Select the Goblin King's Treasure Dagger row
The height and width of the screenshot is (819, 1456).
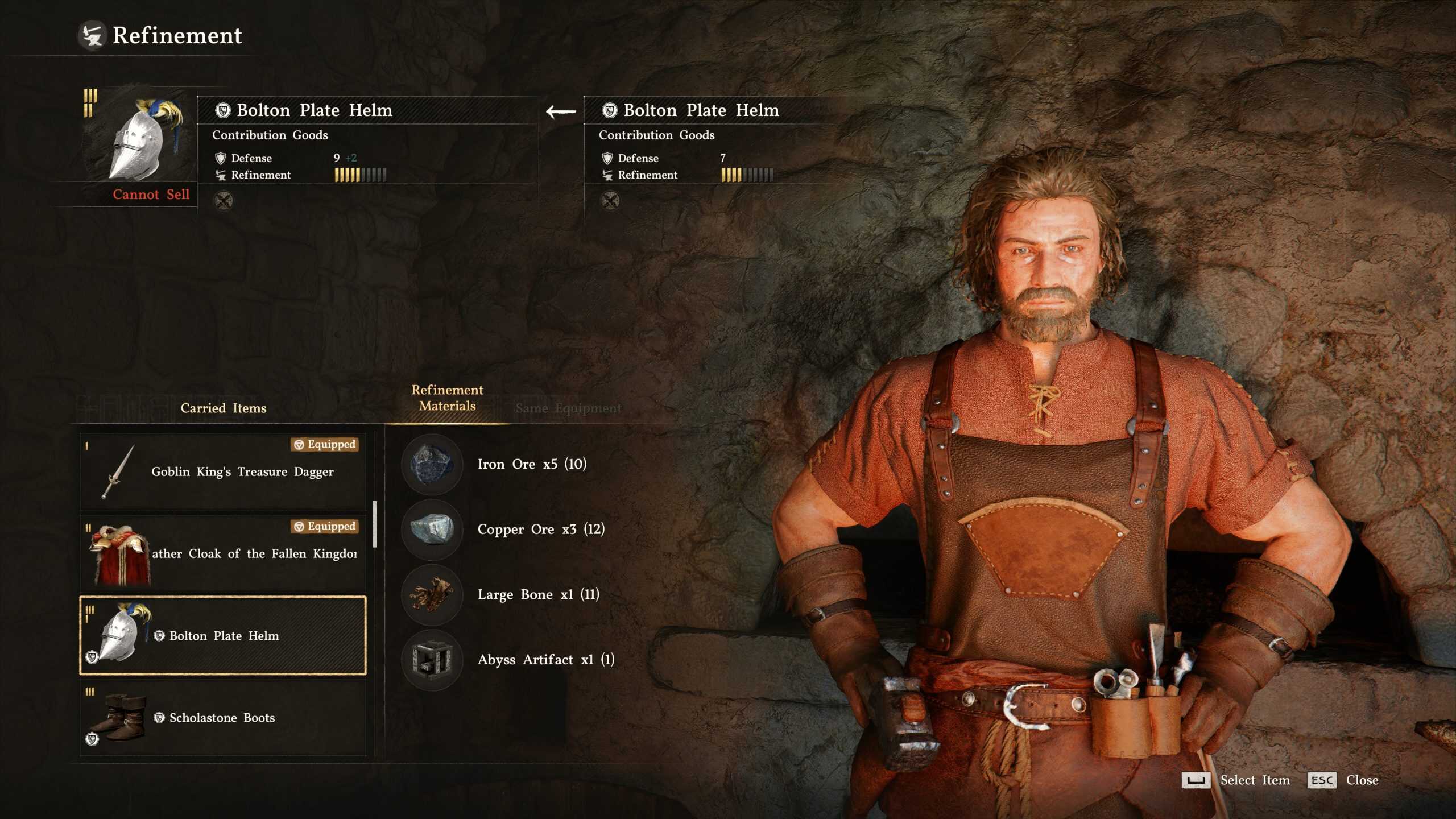pyautogui.click(x=223, y=471)
